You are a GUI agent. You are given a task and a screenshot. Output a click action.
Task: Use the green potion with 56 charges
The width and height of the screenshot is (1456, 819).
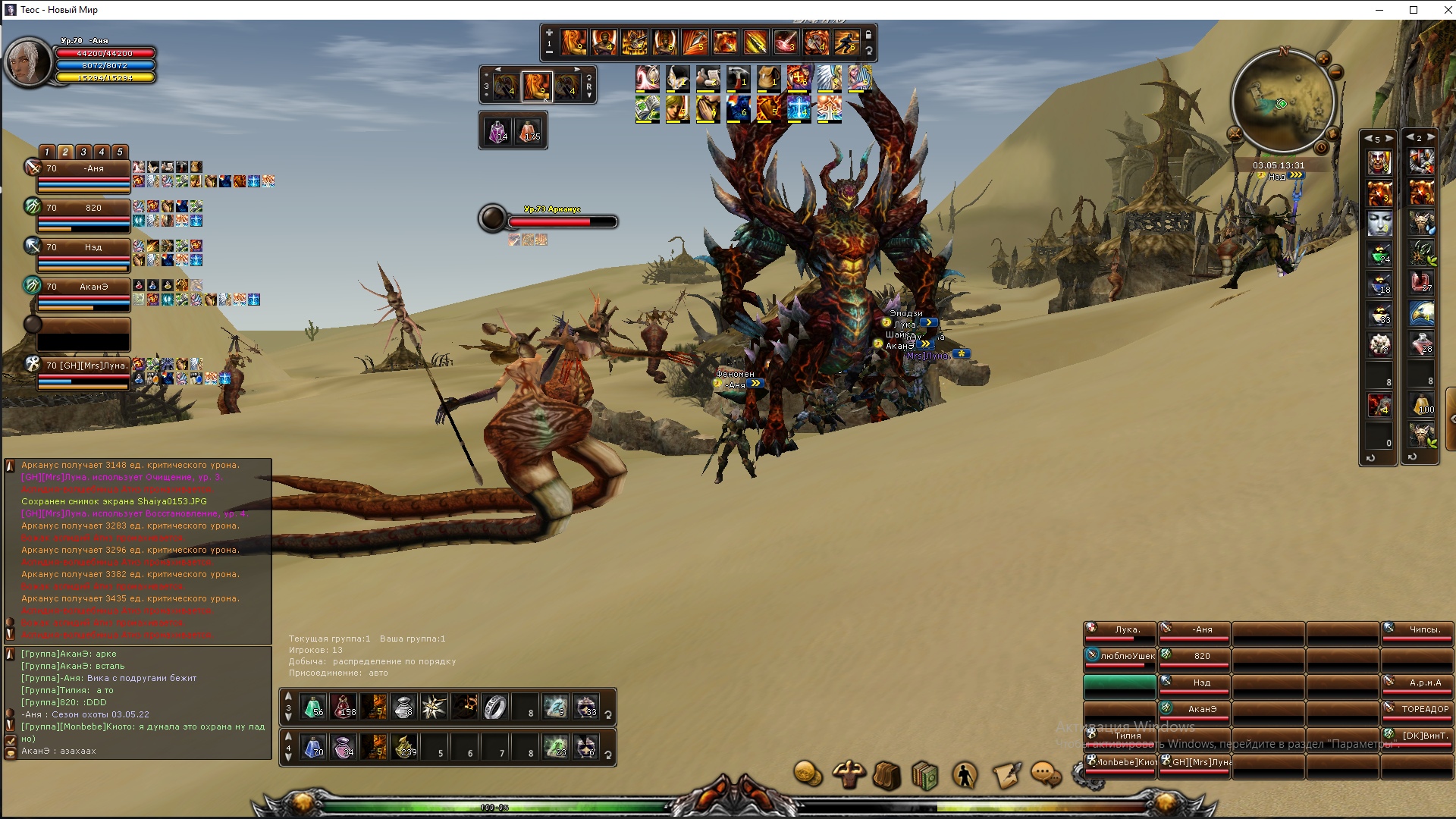click(313, 707)
